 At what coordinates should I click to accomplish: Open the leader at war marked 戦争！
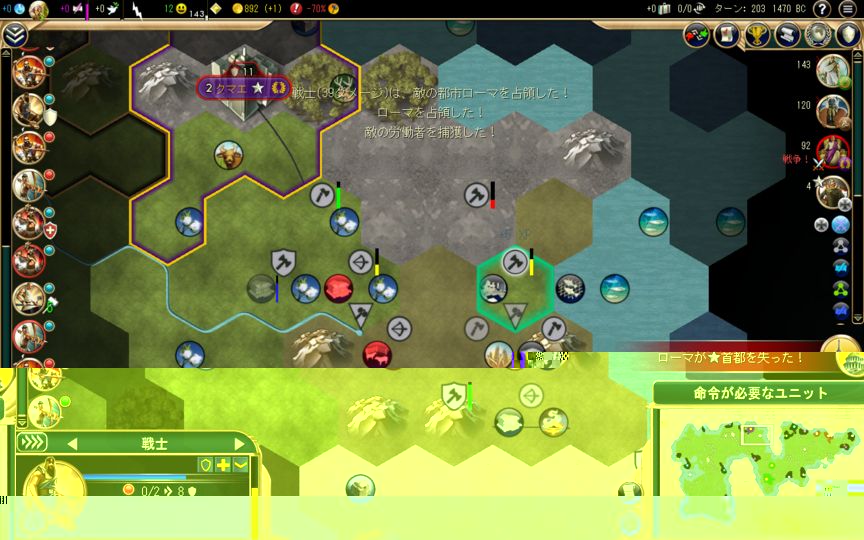coord(832,151)
